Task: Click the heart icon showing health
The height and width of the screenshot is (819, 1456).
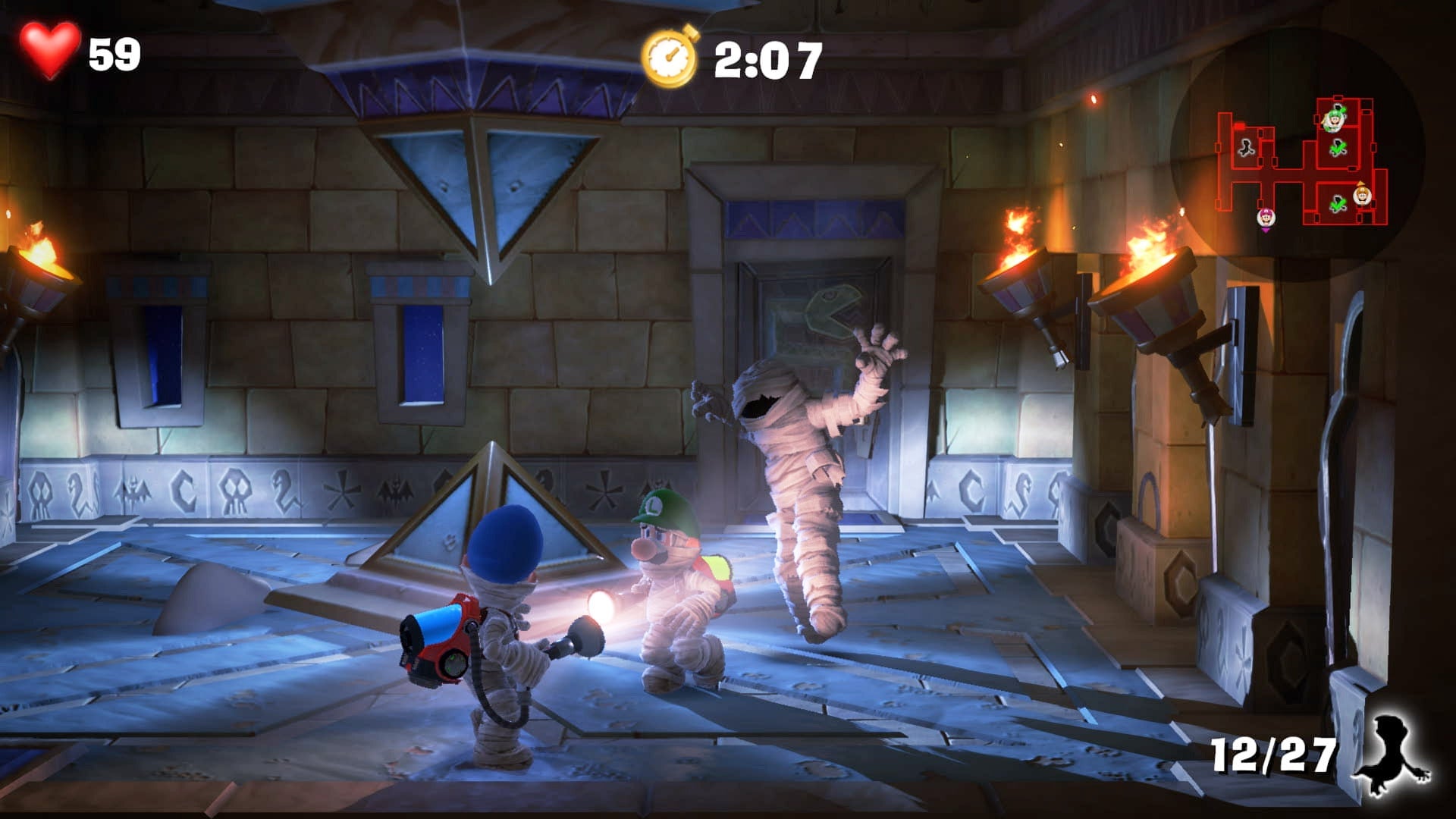Action: point(47,51)
